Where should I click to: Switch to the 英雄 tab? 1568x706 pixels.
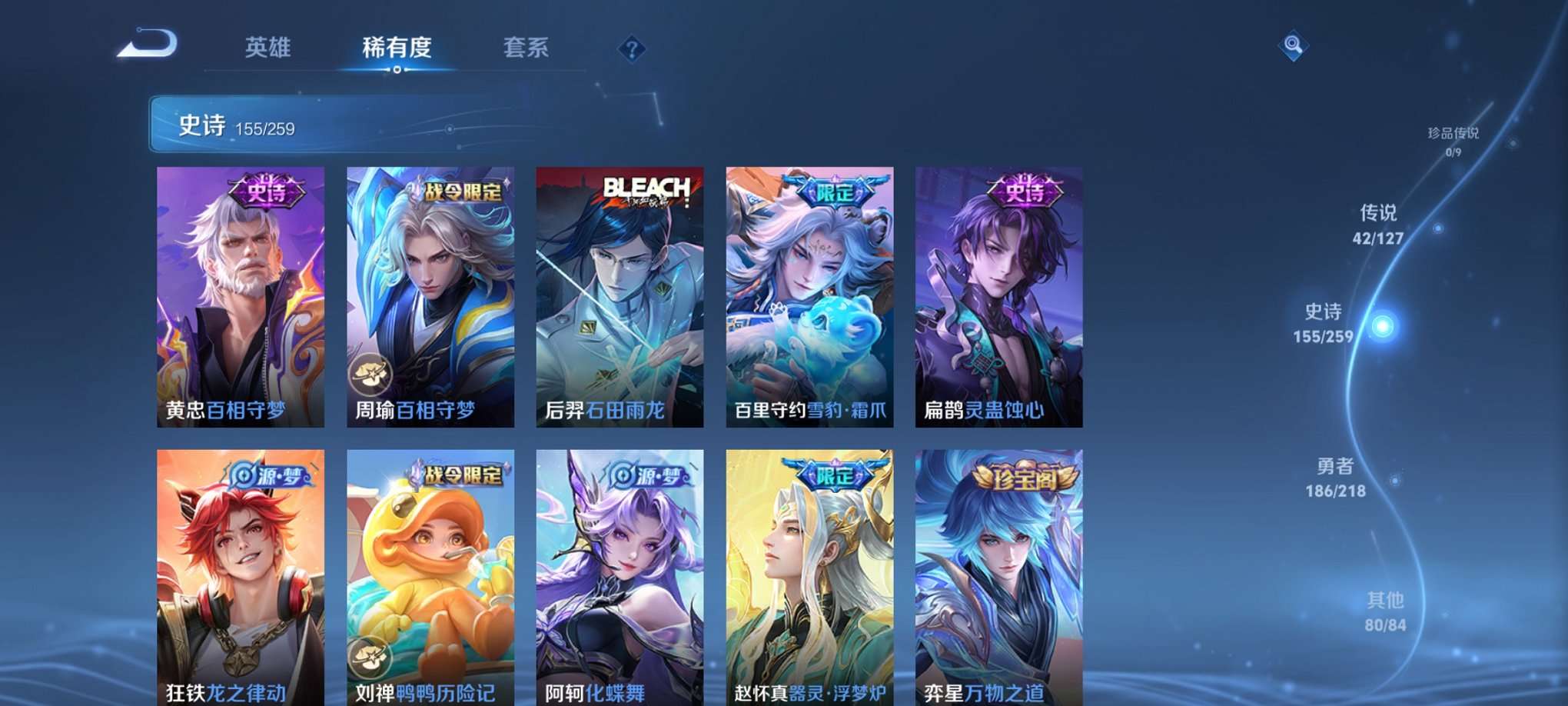coord(267,48)
